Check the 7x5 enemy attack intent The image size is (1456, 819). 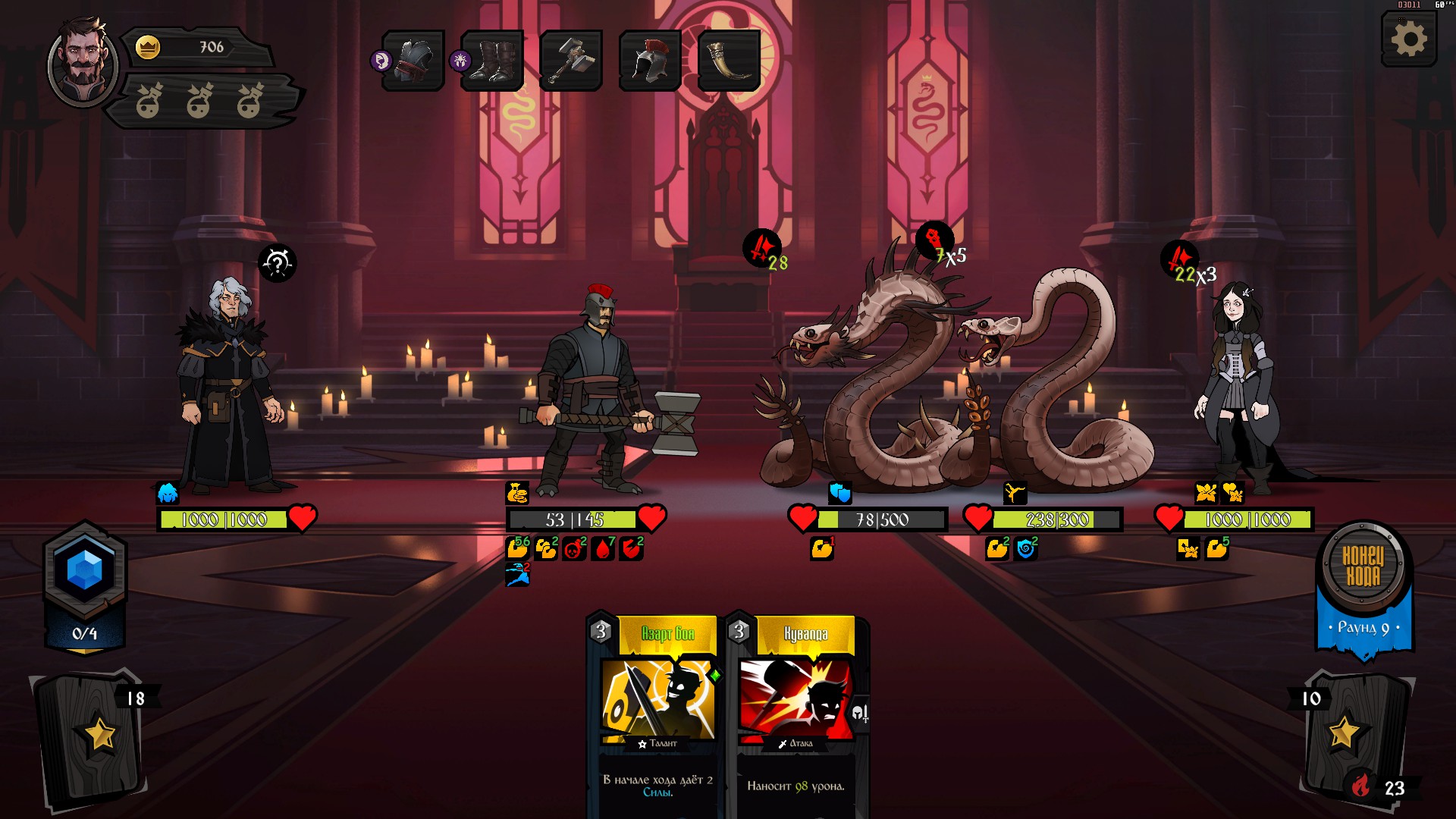coord(937,243)
